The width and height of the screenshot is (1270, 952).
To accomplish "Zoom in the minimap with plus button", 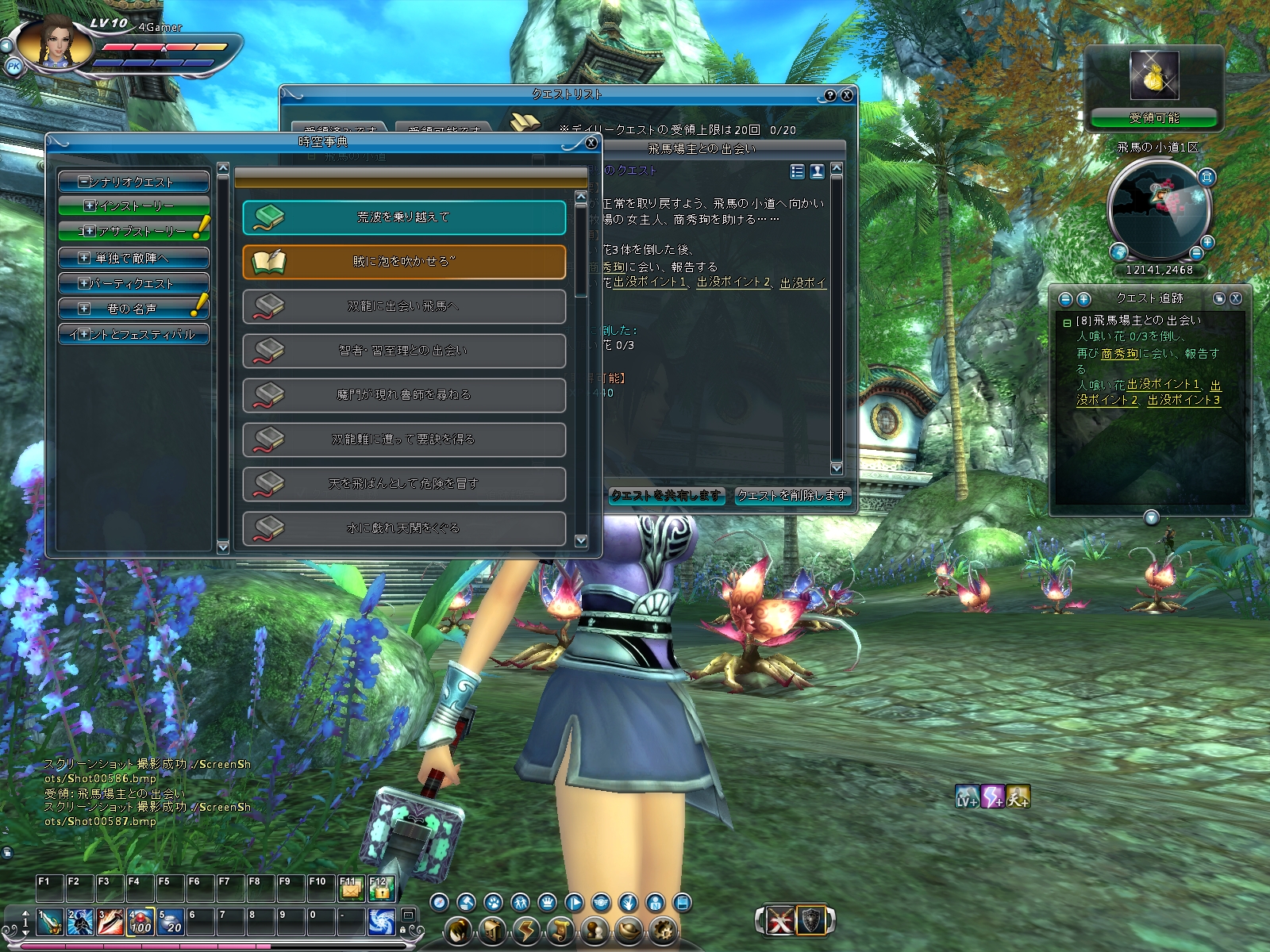I will (x=1206, y=242).
